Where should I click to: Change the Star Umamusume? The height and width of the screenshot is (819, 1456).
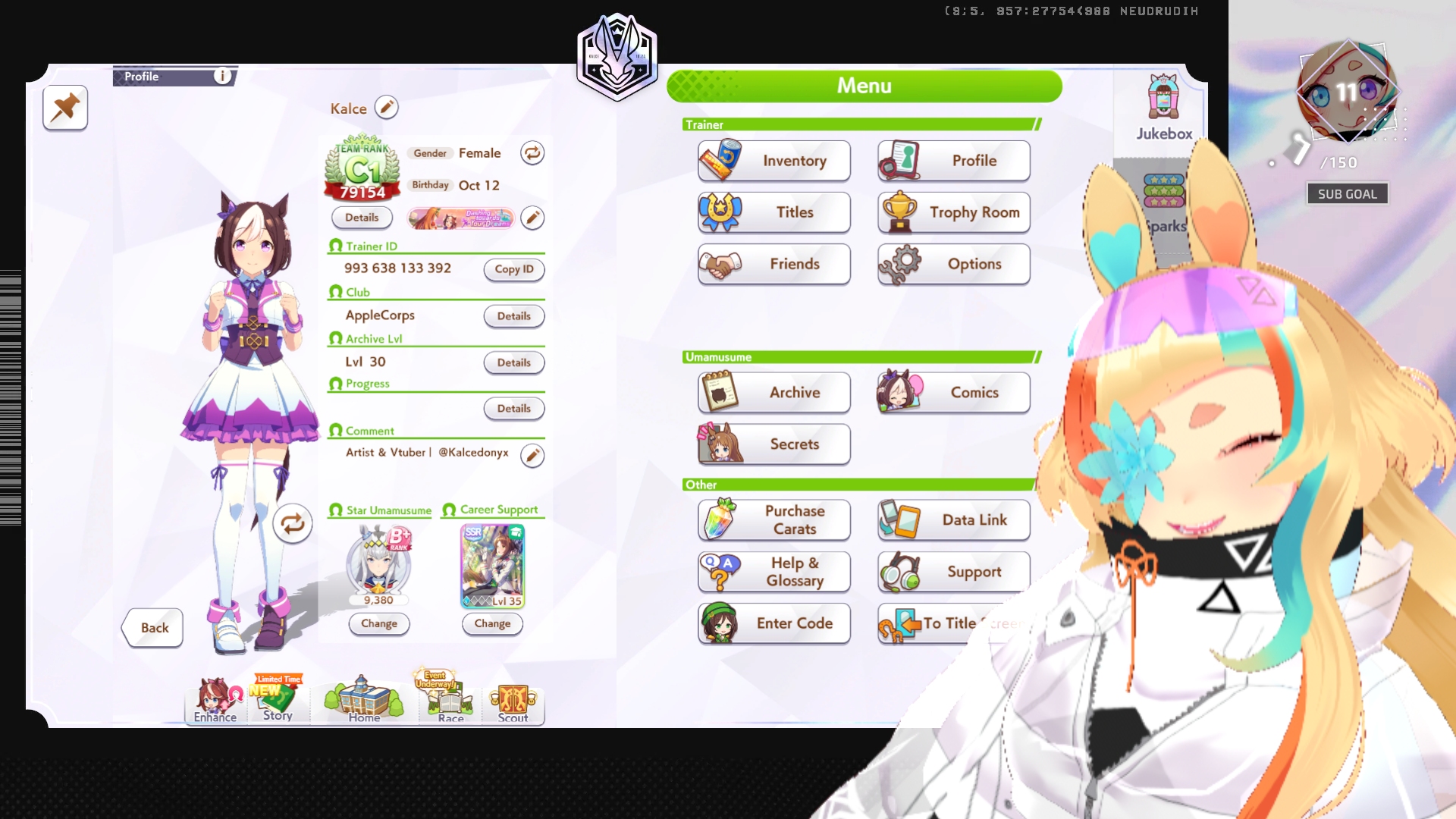(379, 623)
